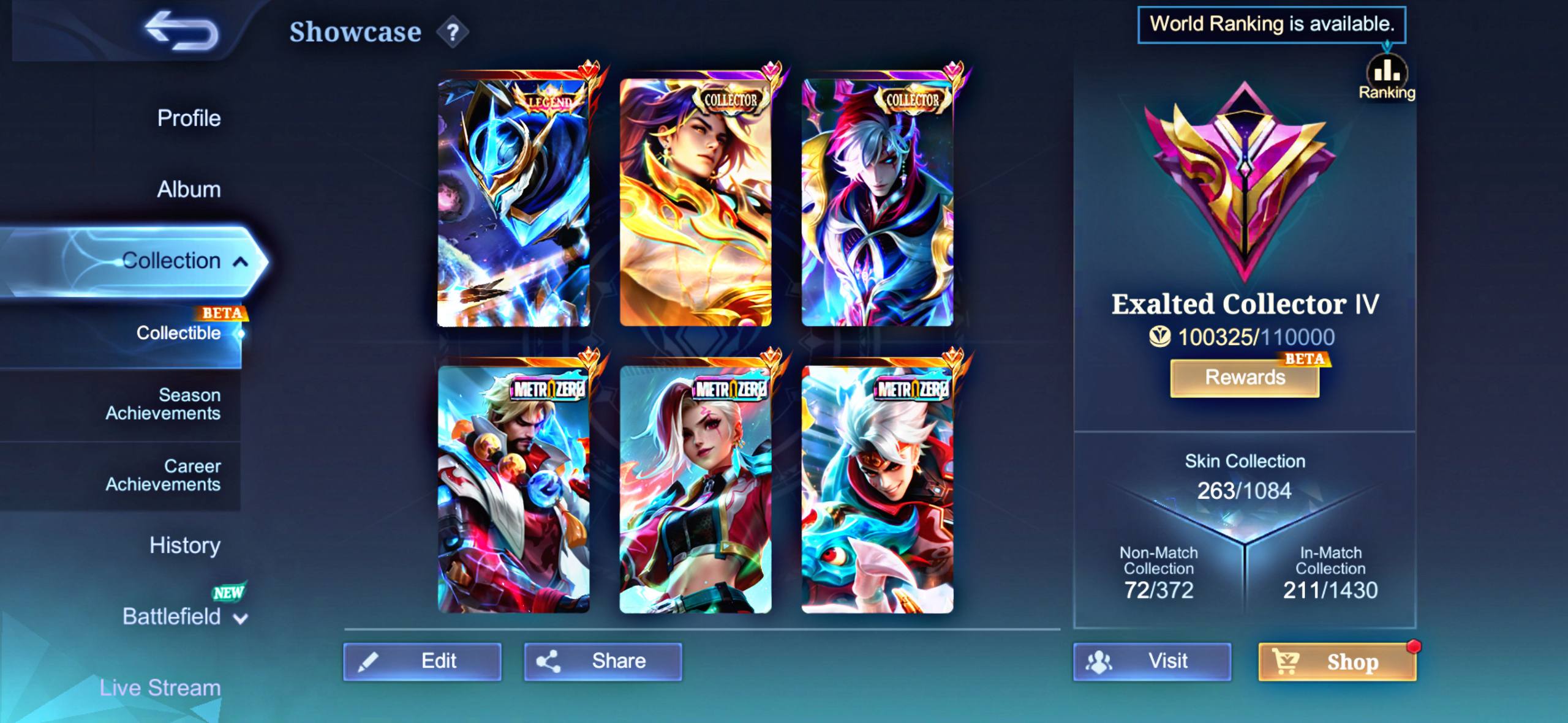The image size is (1568, 723).
Task: Select the Collectible sub-tab
Action: click(x=178, y=333)
